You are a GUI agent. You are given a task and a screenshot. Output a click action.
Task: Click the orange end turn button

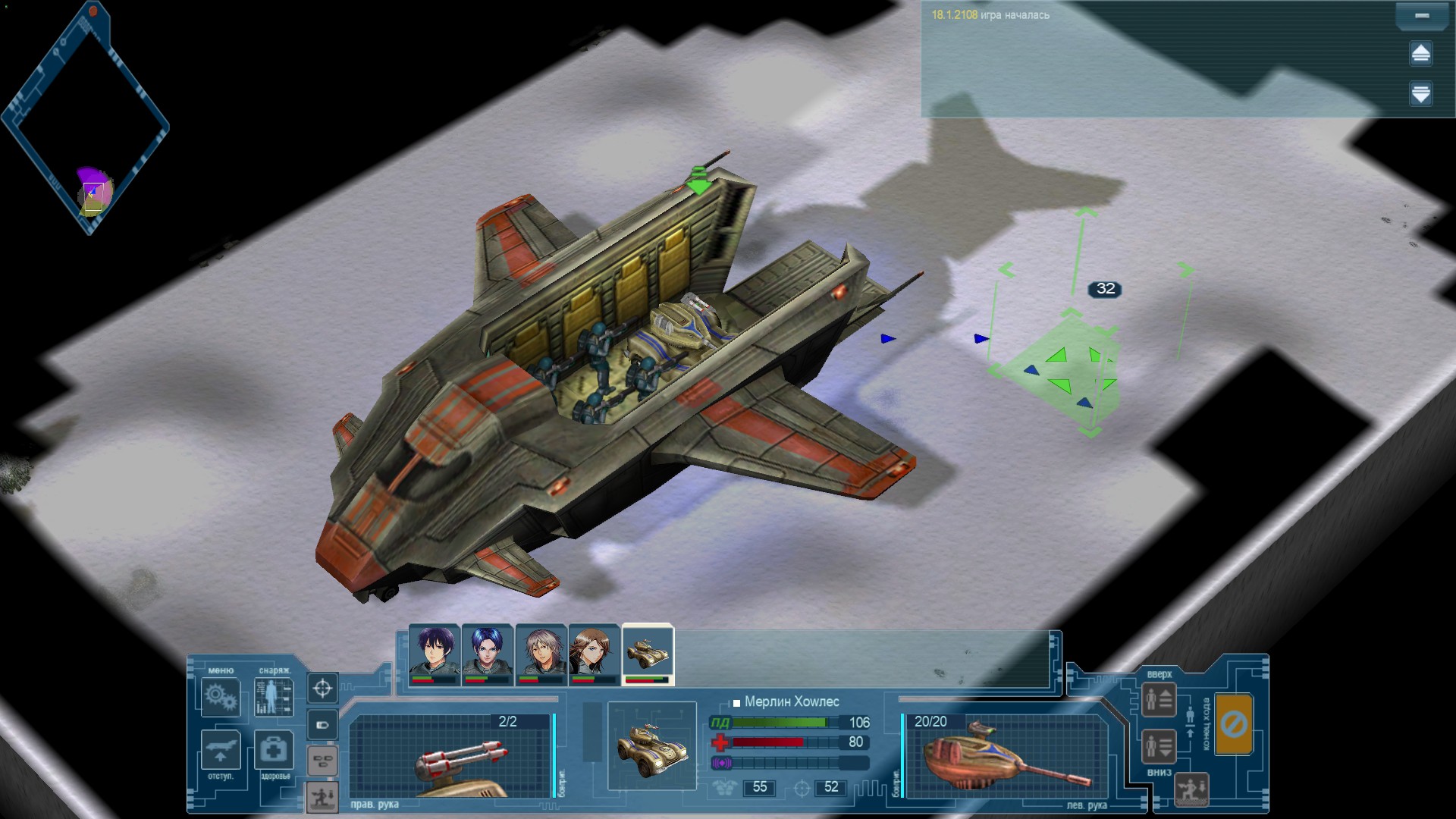pos(1233,724)
